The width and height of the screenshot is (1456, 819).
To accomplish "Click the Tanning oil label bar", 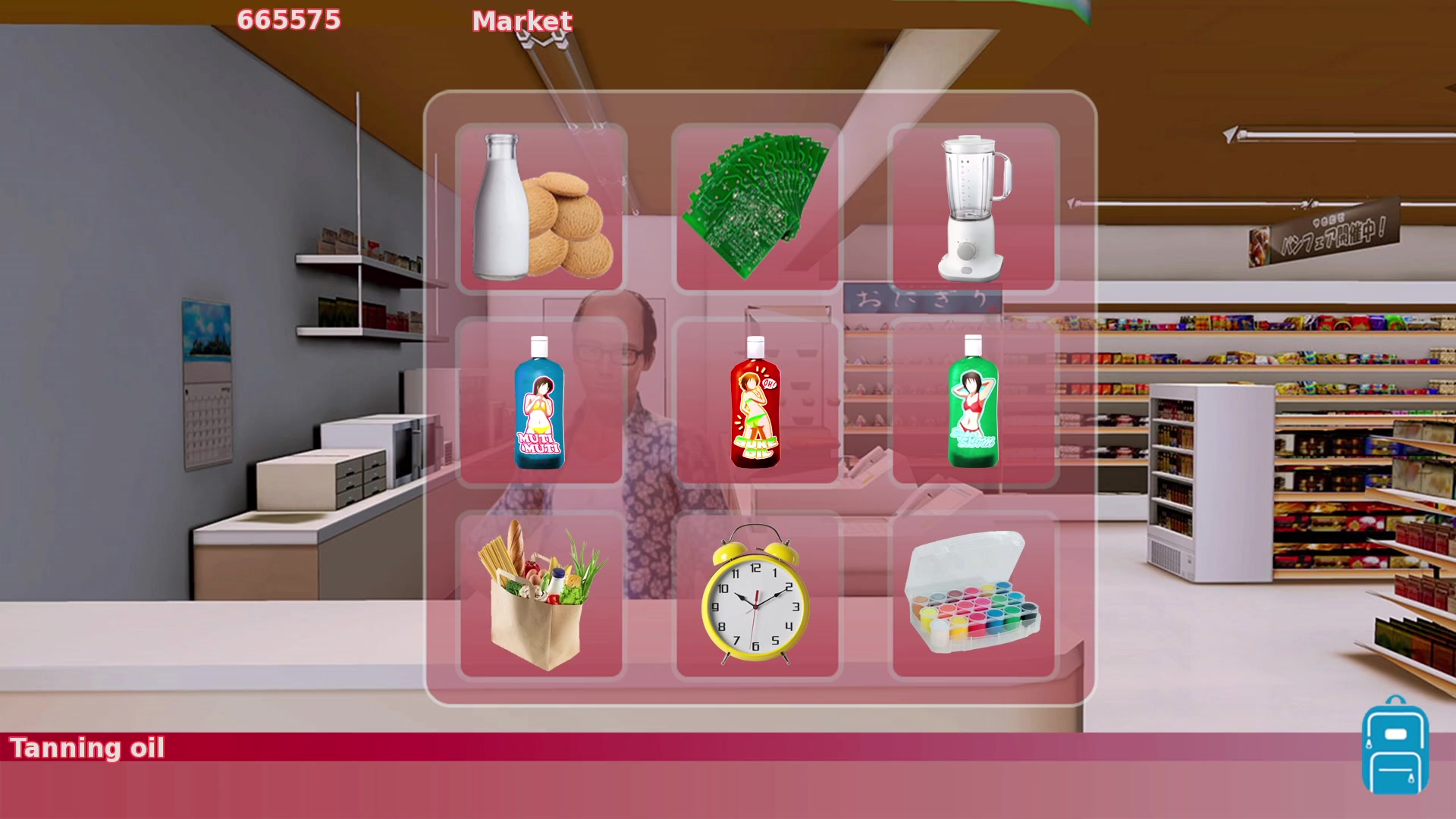I will [89, 748].
